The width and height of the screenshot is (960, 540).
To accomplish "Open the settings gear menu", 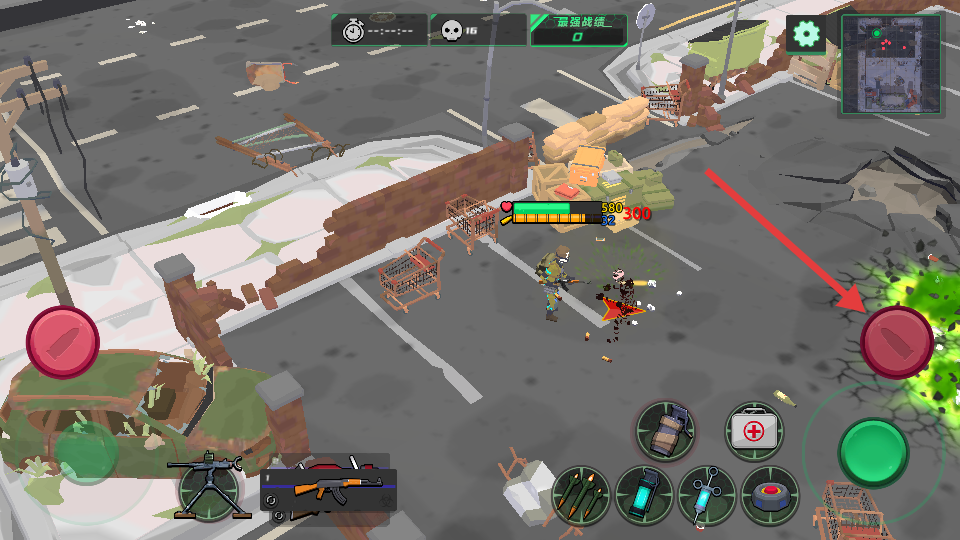I will click(x=805, y=34).
